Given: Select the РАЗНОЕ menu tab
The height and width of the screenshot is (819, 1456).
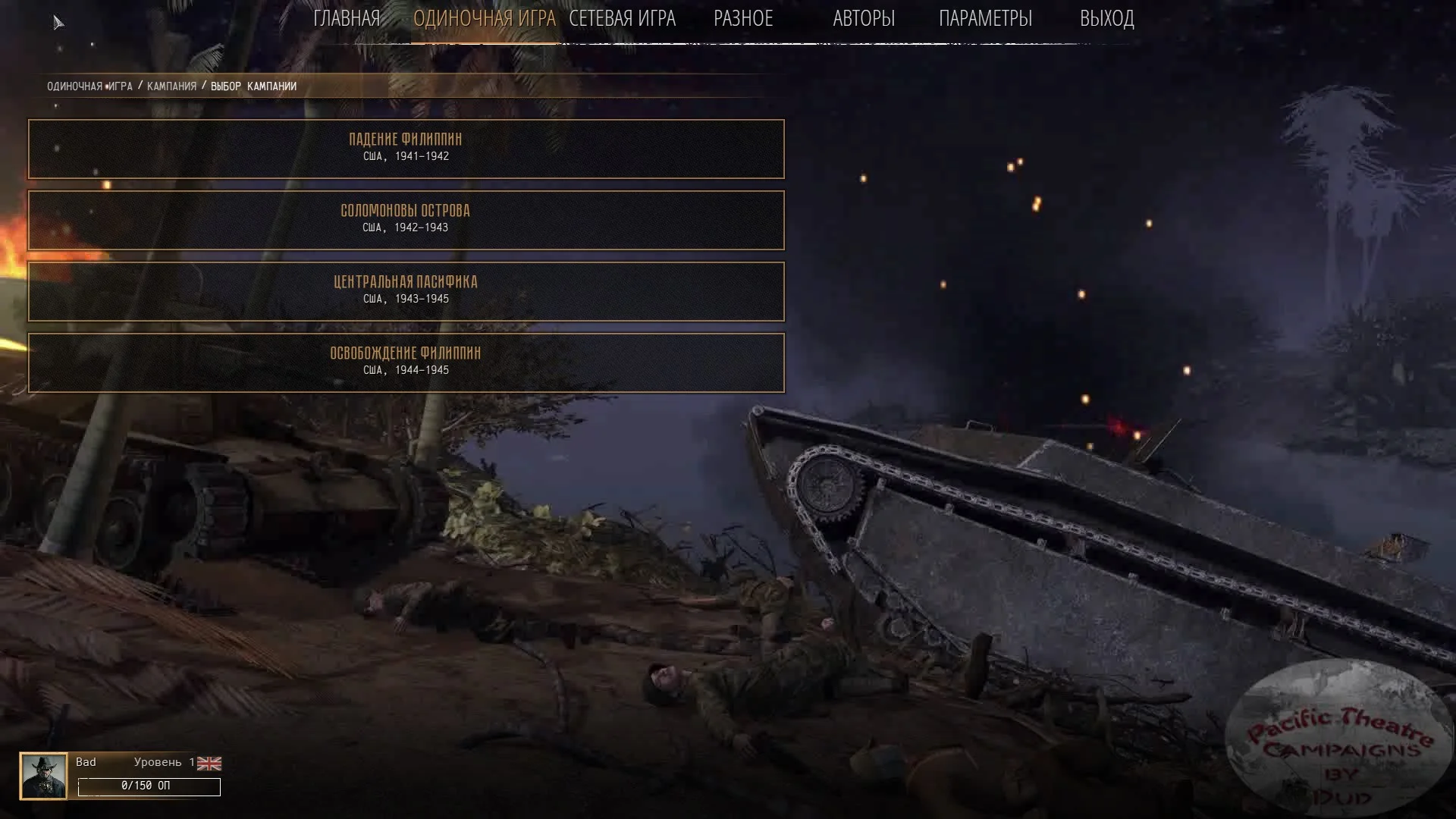Looking at the screenshot, I should (x=743, y=18).
